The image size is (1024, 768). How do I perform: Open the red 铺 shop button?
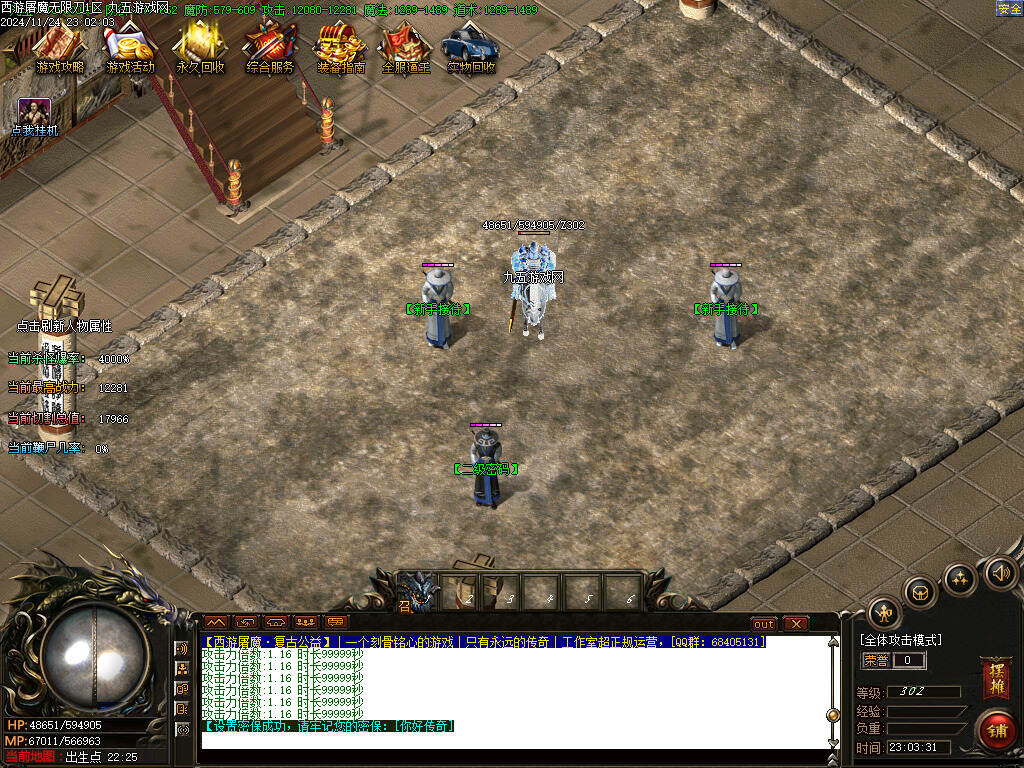click(996, 729)
